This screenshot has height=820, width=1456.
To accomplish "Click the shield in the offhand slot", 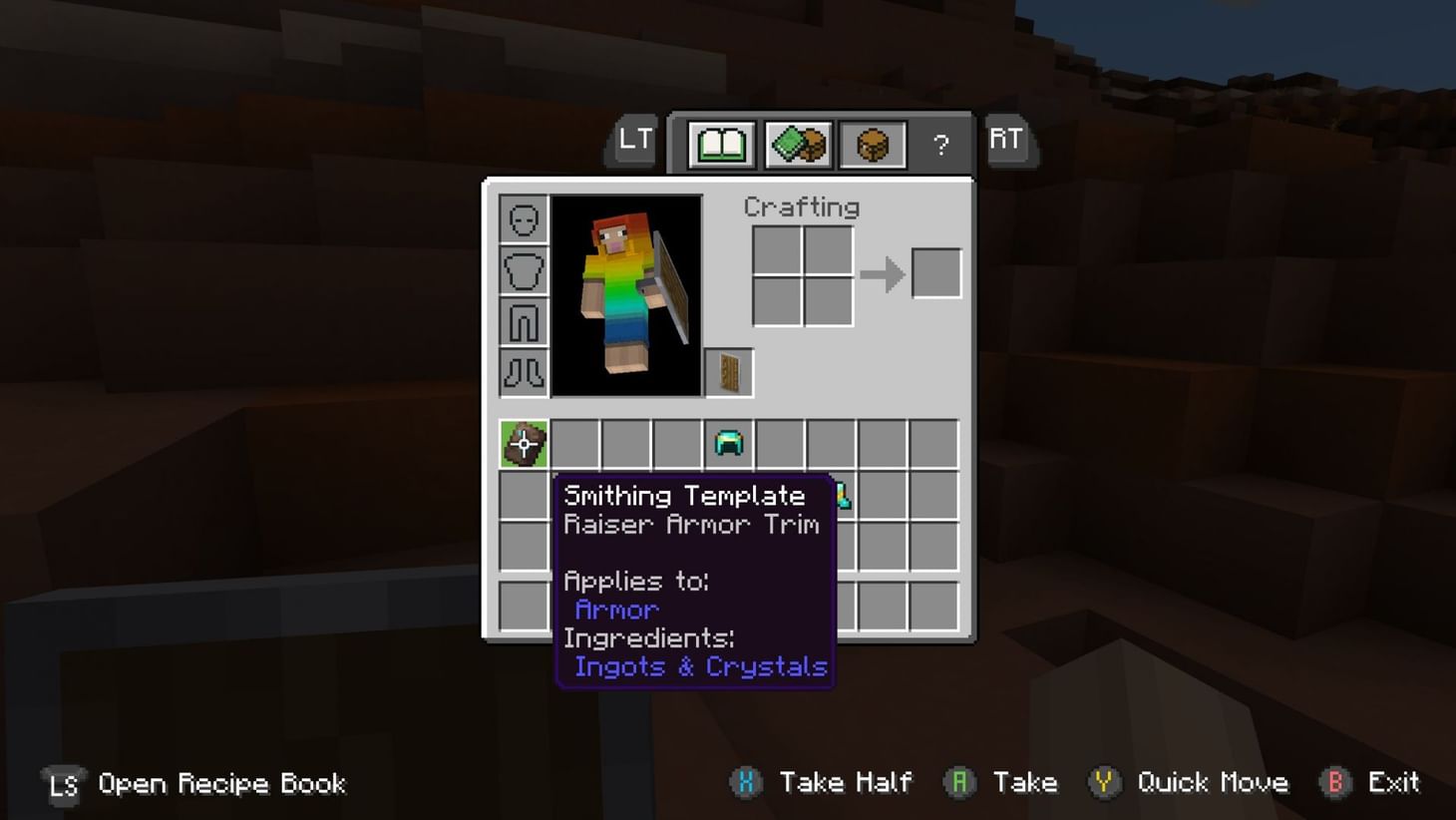I will coord(730,372).
